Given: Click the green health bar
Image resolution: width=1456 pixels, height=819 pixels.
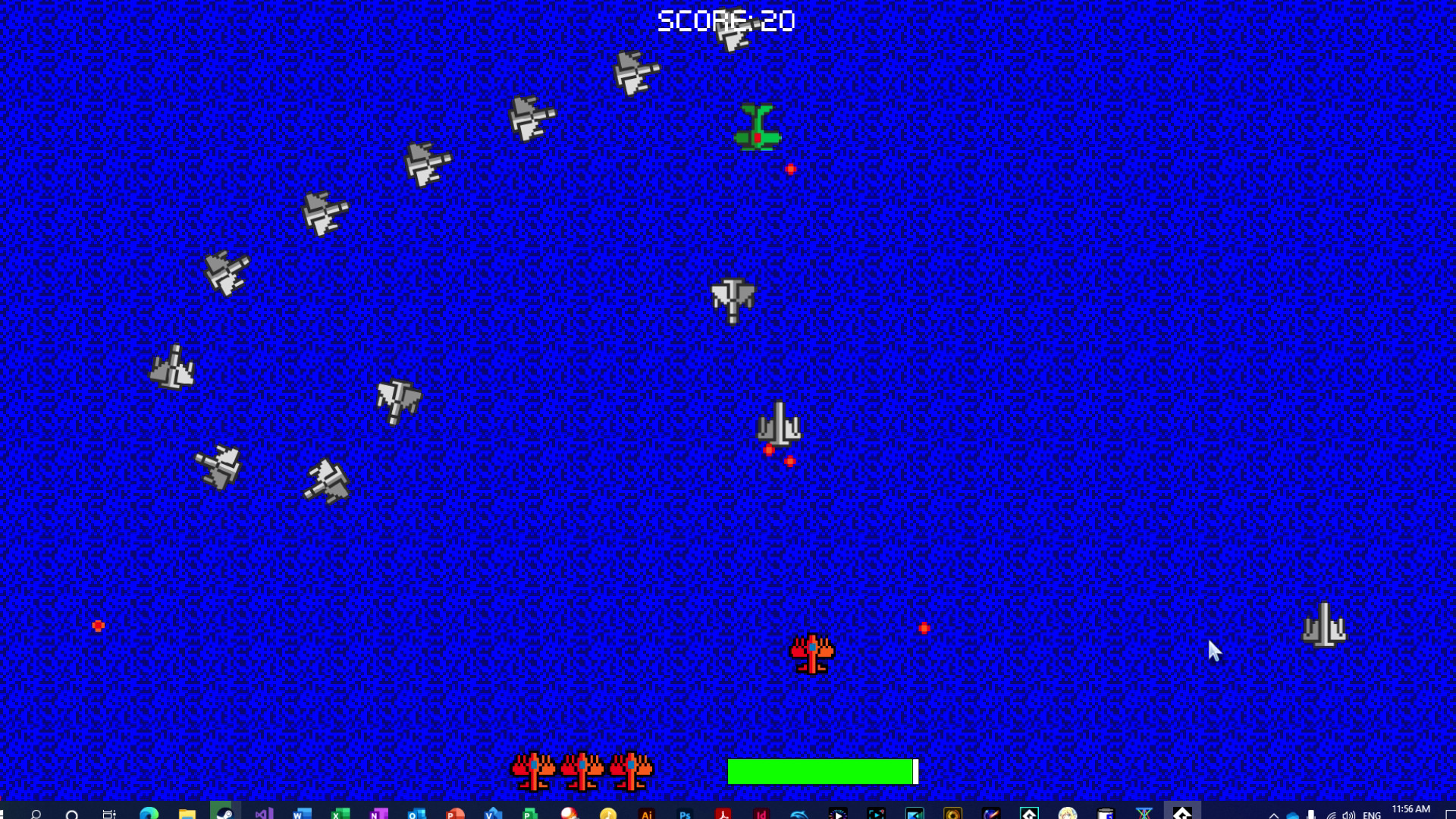Looking at the screenshot, I should pos(821,771).
